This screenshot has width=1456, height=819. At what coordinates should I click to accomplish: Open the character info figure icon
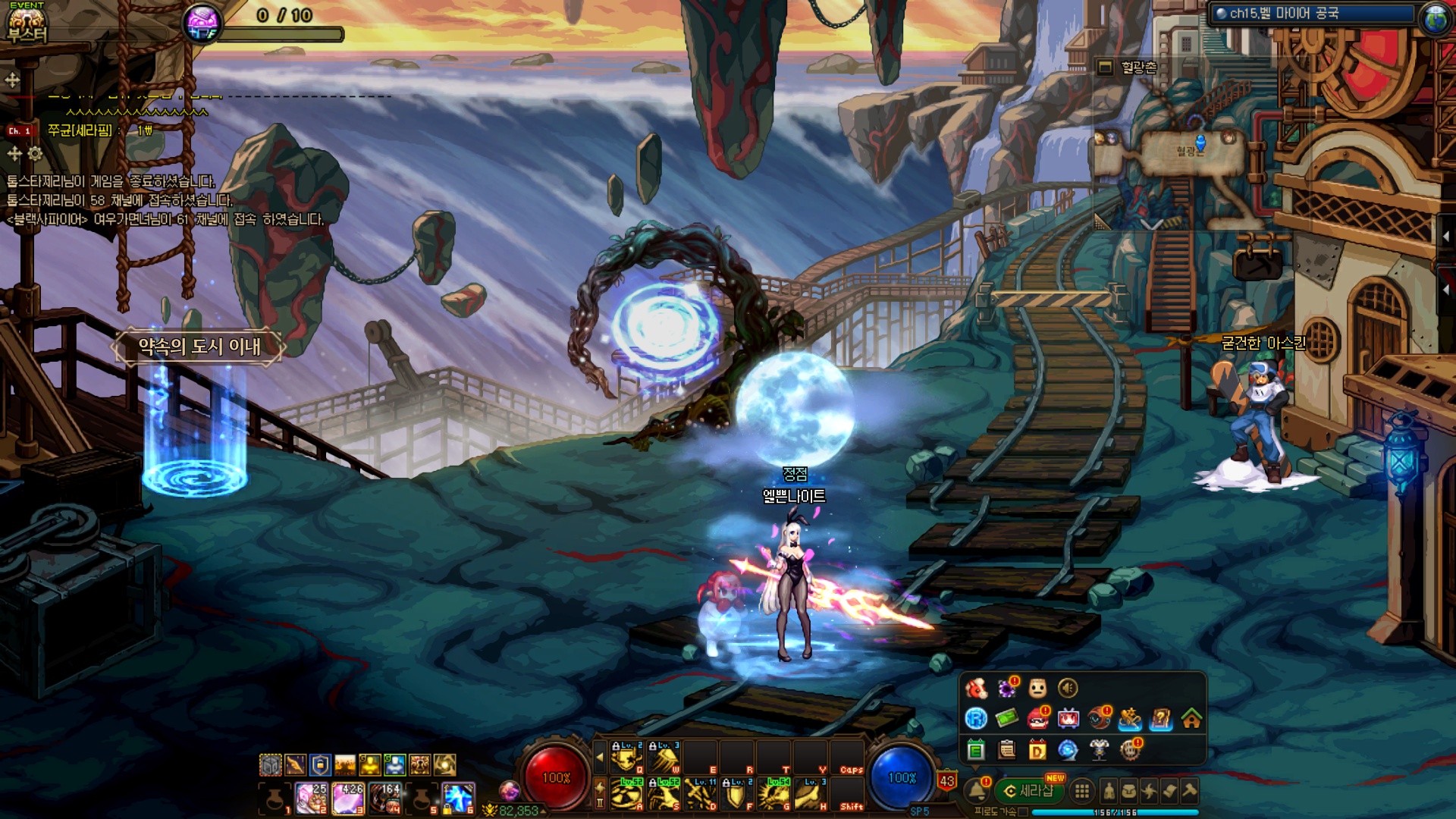[1109, 791]
